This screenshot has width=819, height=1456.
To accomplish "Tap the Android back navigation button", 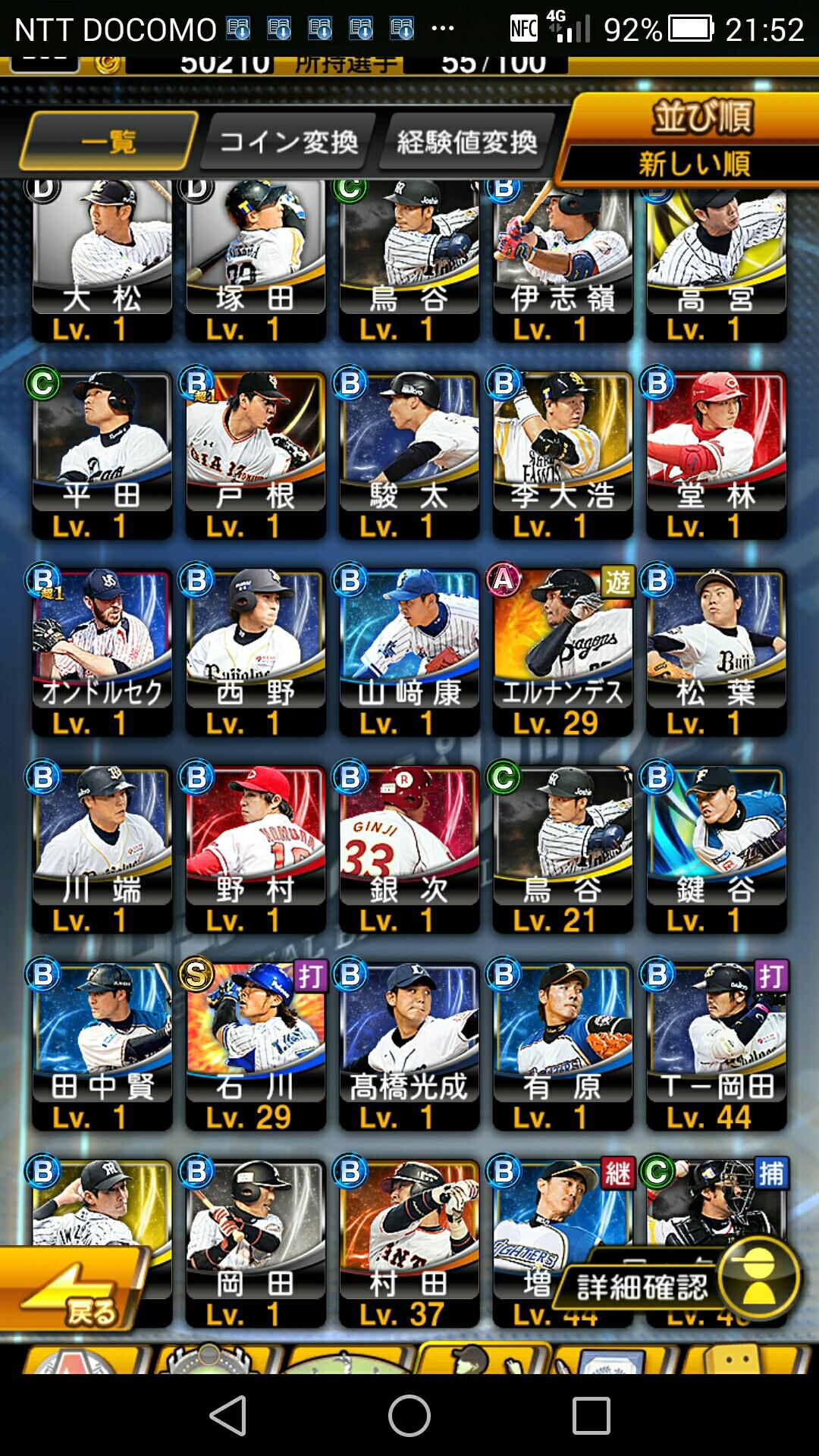I will point(227,1415).
